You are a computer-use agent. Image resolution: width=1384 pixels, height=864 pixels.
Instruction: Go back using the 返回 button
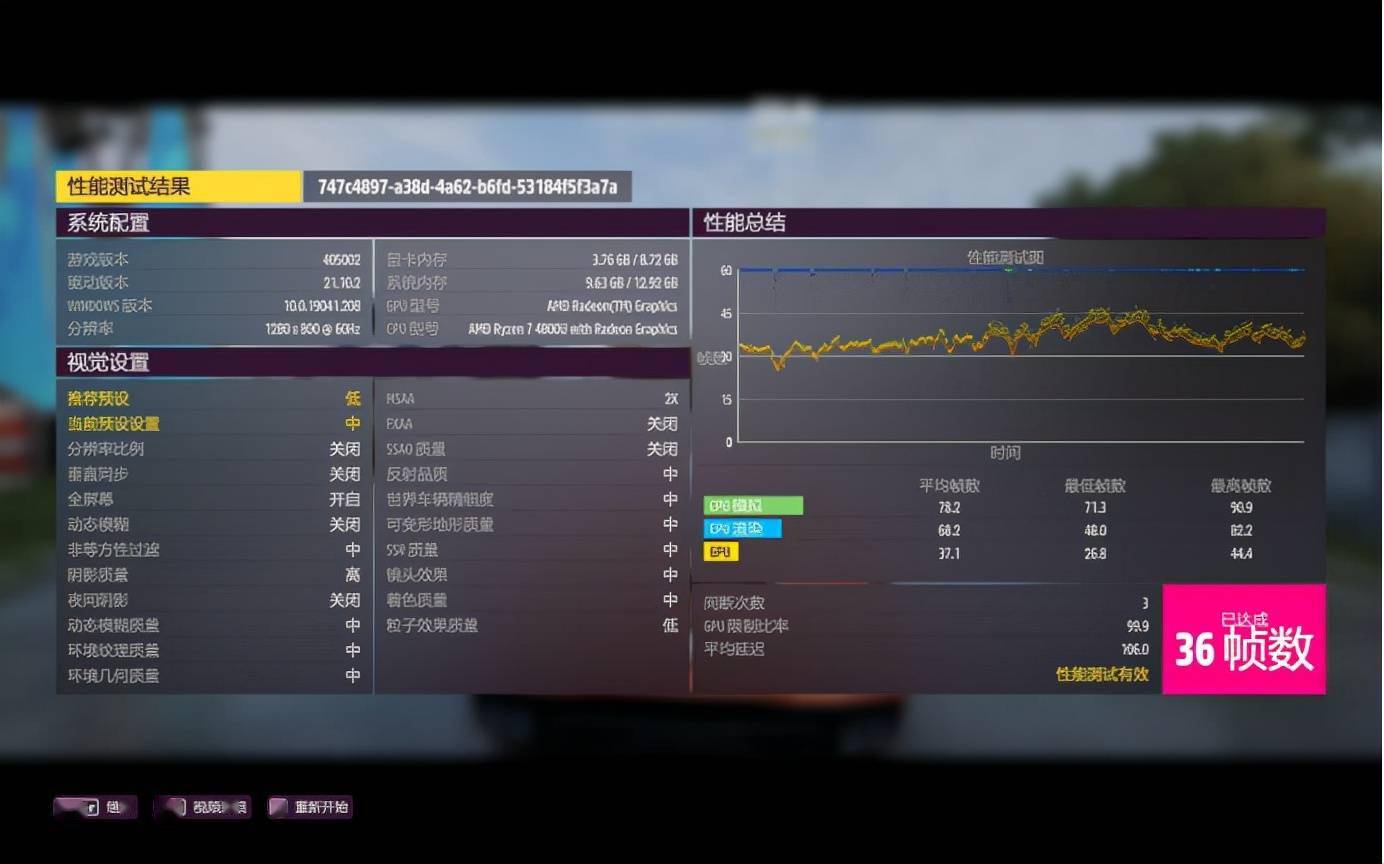96,807
